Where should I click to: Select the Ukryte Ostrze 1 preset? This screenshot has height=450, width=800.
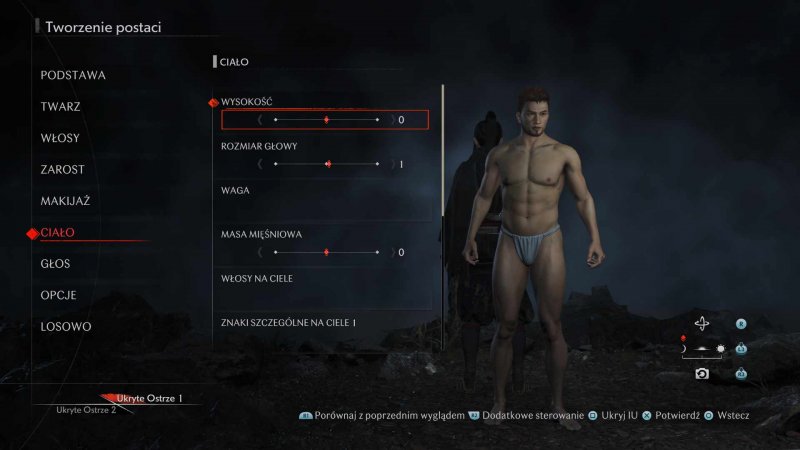[x=150, y=398]
